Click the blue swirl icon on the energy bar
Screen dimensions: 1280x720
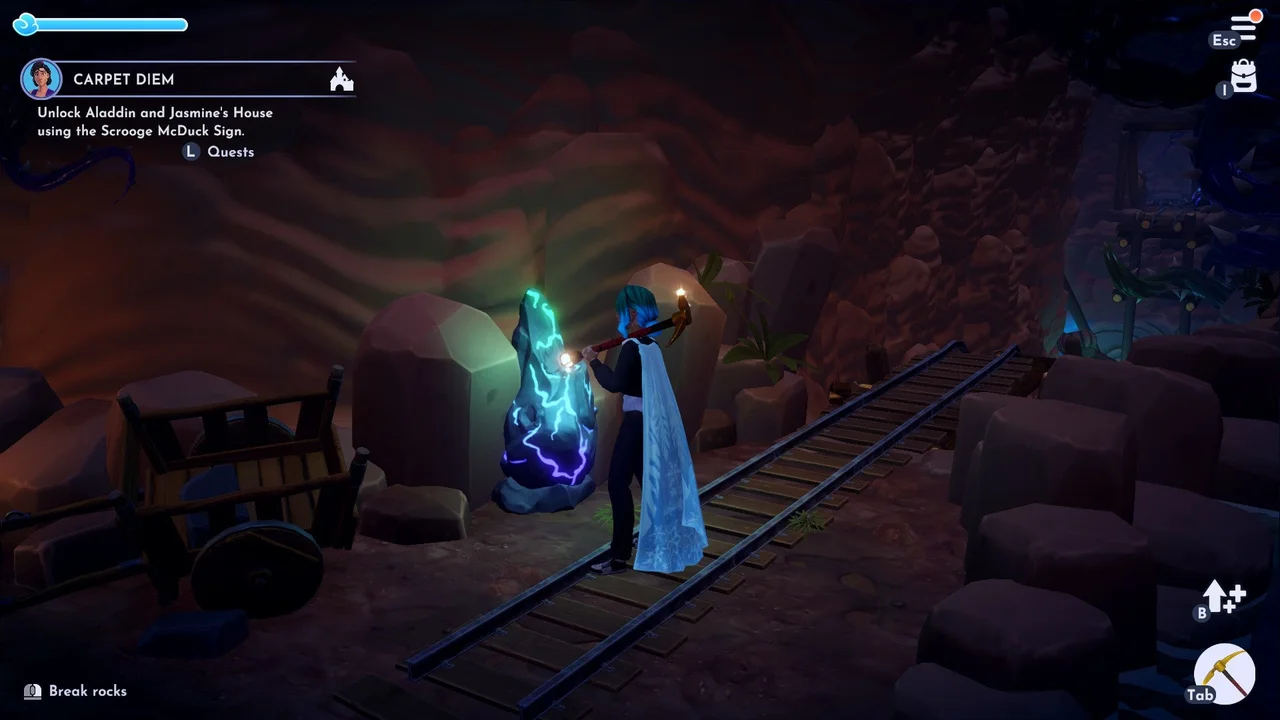pos(26,24)
